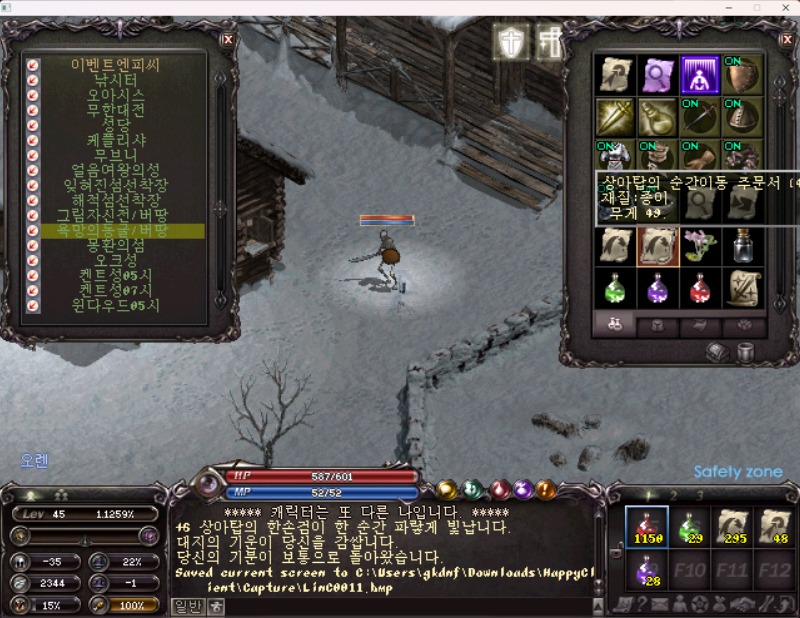Image resolution: width=800 pixels, height=618 pixels.
Task: Select the pink flower item
Action: coord(700,245)
